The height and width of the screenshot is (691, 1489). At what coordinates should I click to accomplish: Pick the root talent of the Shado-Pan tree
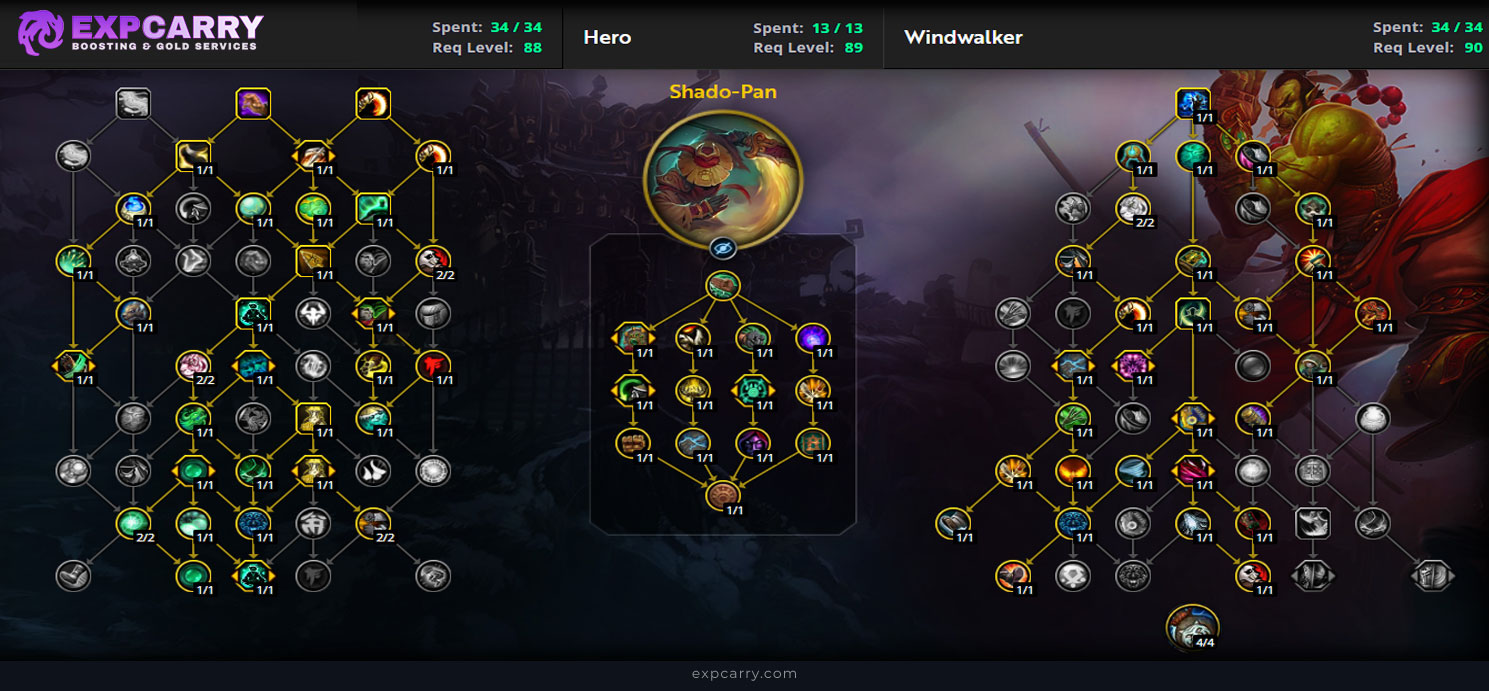pos(722,286)
